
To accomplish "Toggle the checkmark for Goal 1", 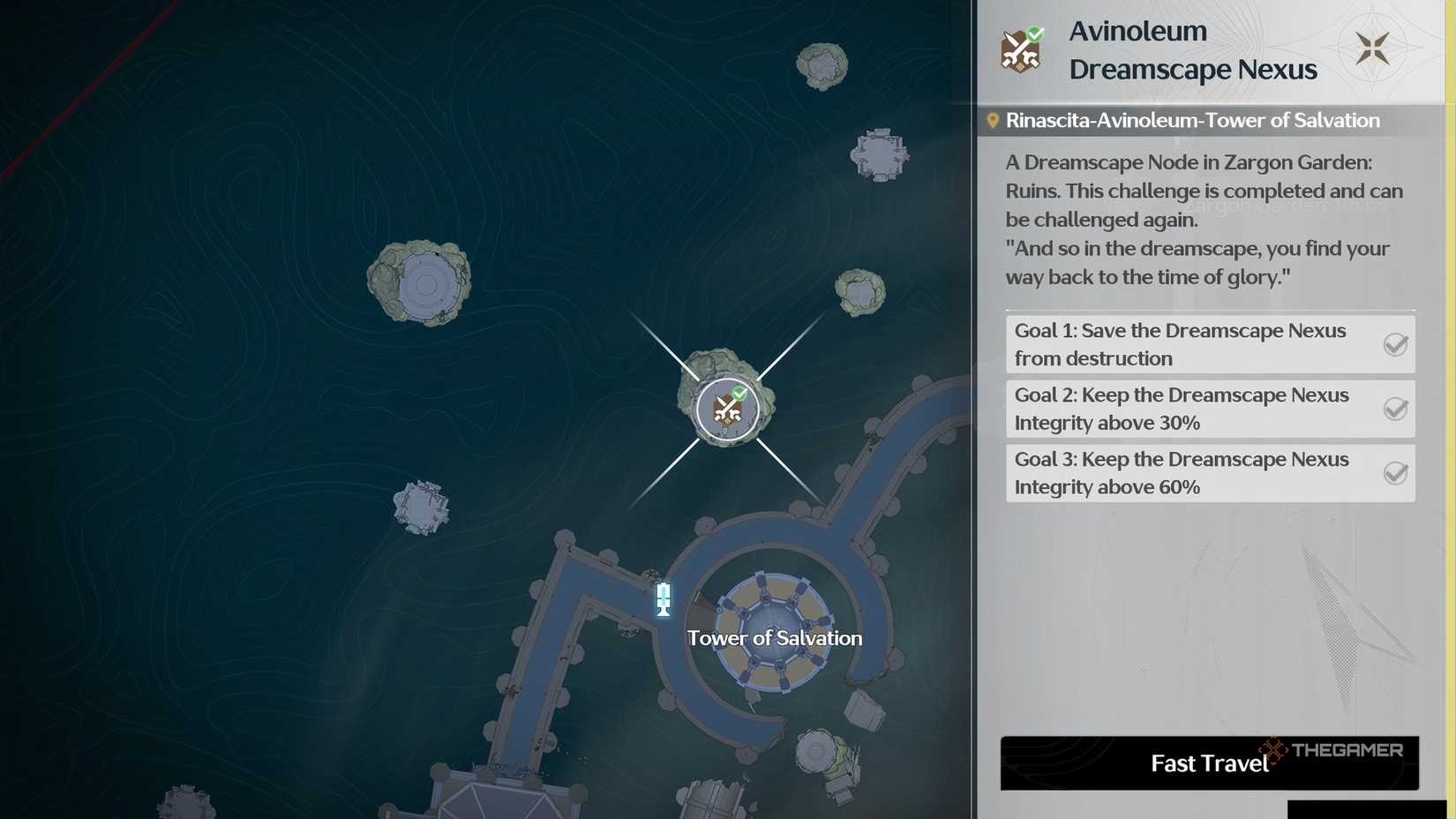I will [x=1395, y=344].
